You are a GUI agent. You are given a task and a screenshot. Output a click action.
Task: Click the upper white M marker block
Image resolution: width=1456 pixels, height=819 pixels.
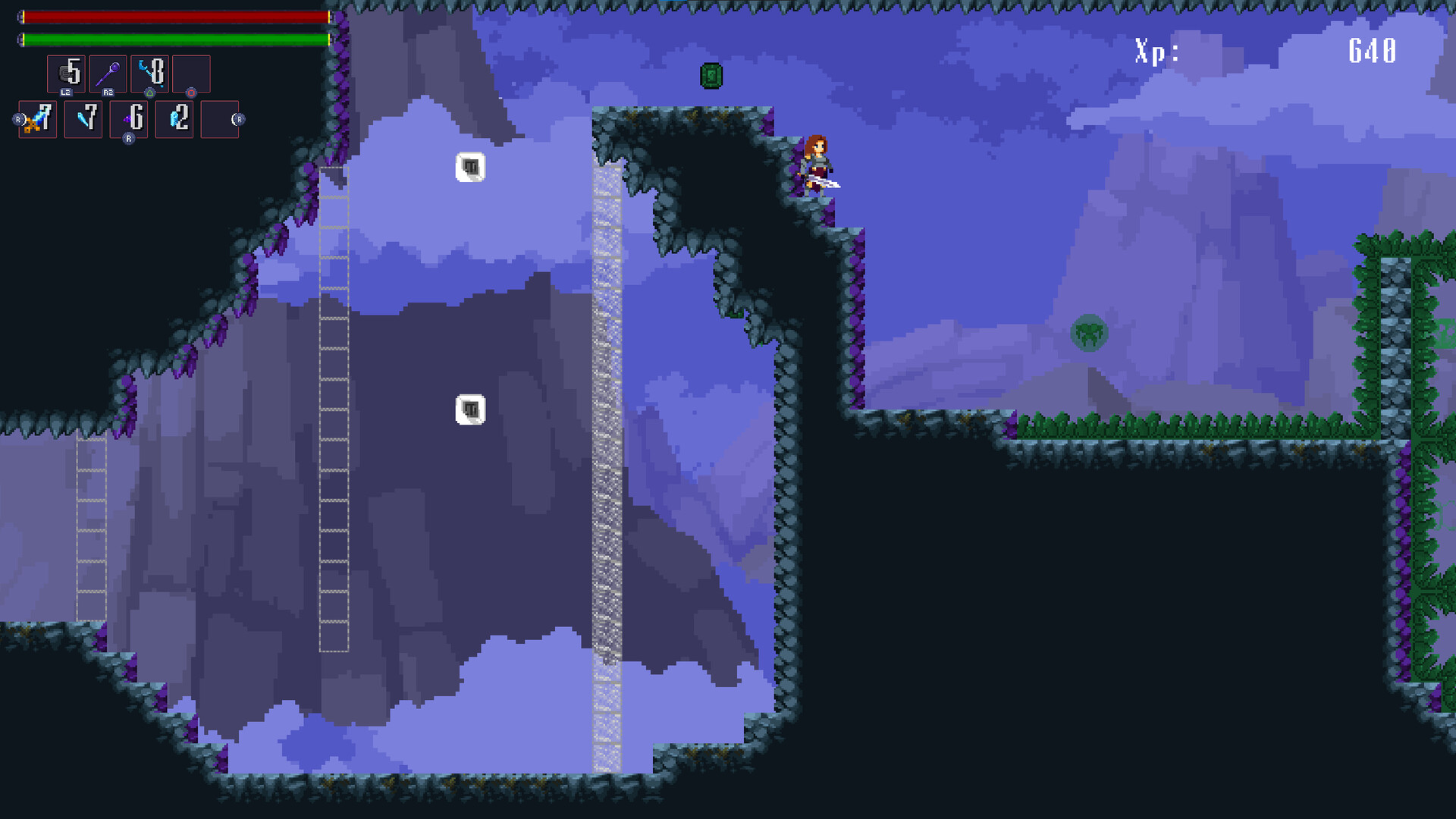point(470,165)
